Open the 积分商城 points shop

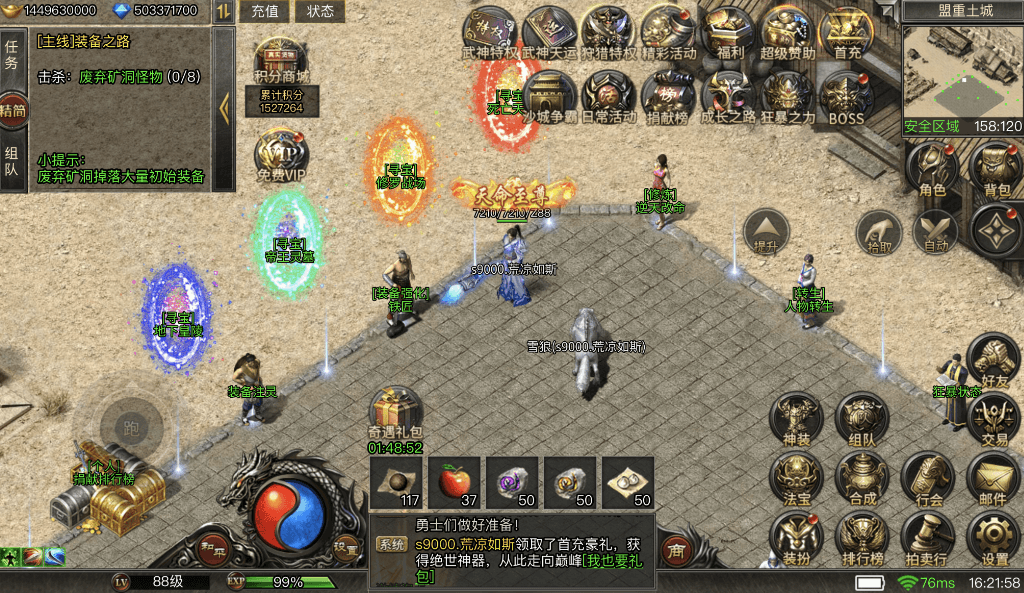point(281,62)
